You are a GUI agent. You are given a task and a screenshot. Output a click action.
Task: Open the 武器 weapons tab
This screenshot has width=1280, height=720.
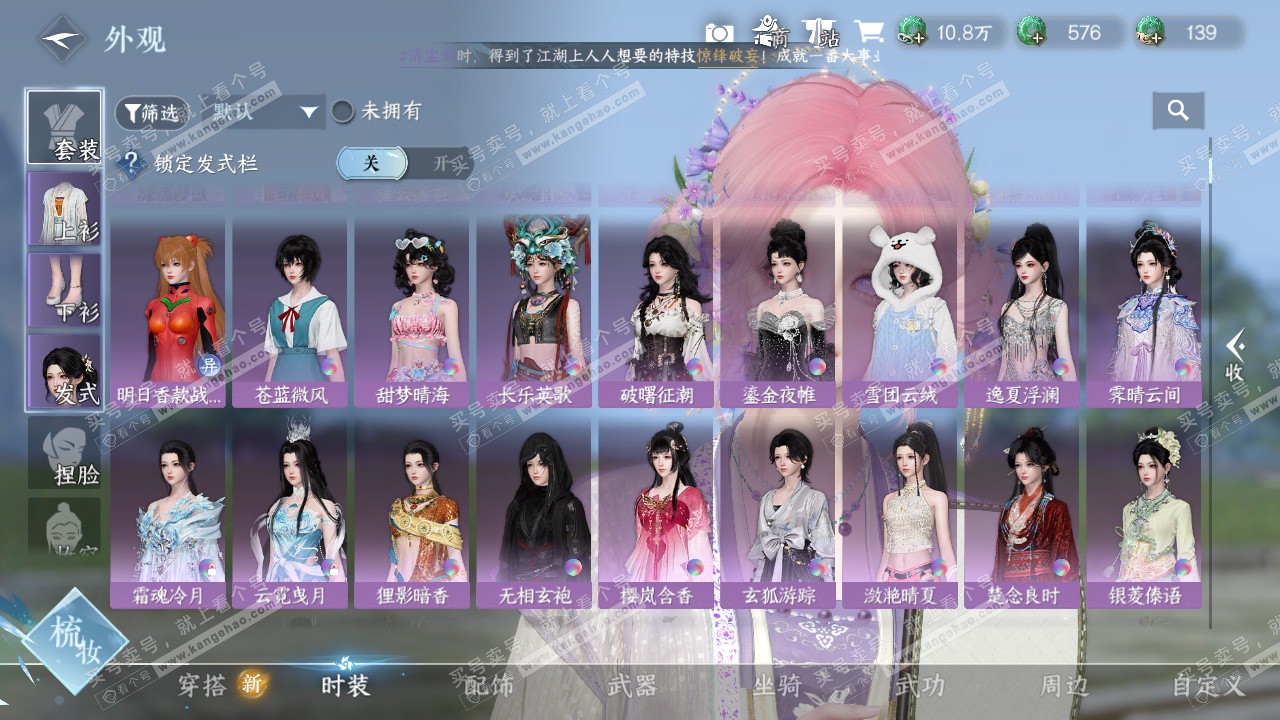click(632, 685)
